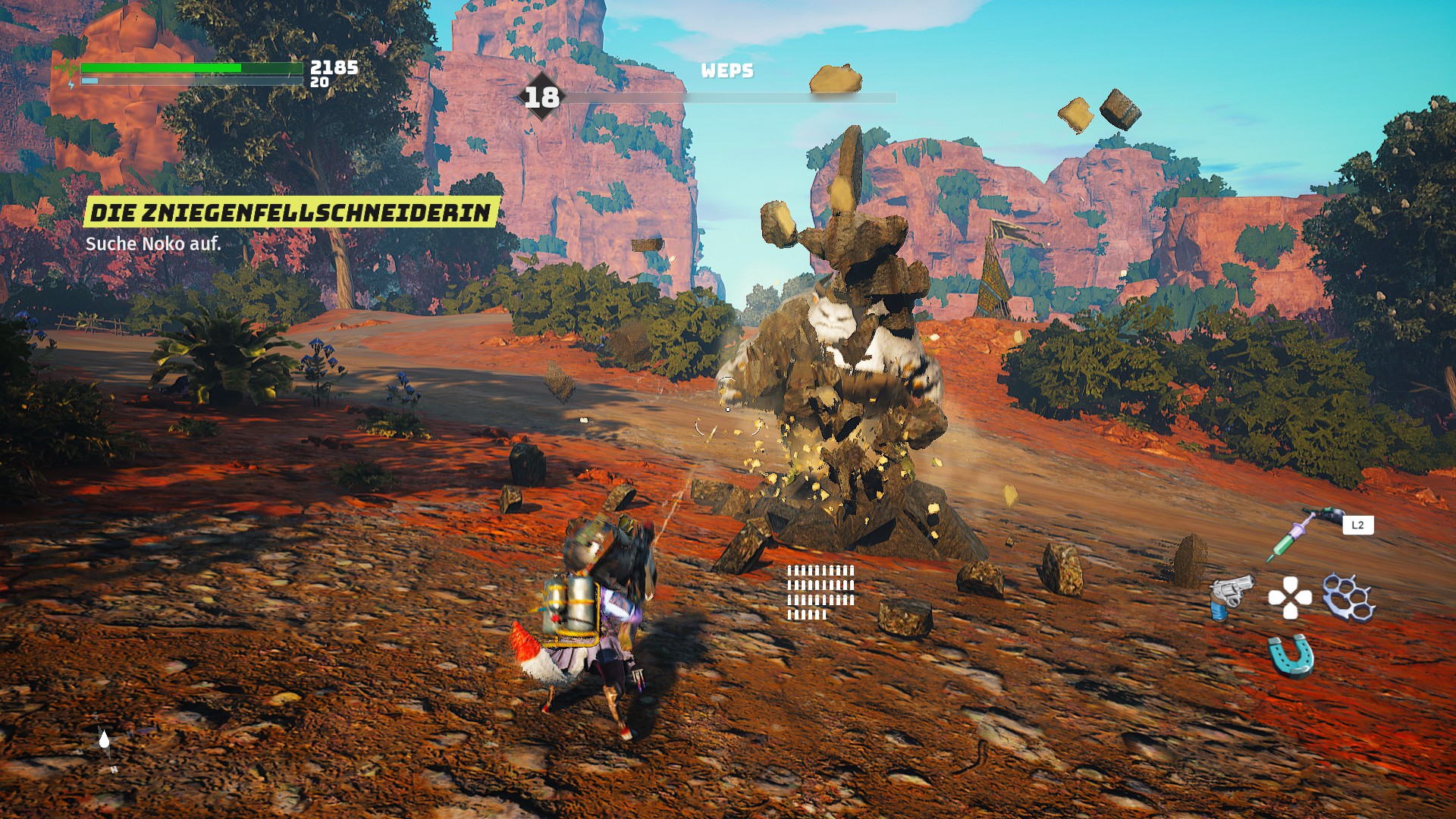The height and width of the screenshot is (819, 1456).
Task: Select the green syringe healing item
Action: (x=1290, y=538)
